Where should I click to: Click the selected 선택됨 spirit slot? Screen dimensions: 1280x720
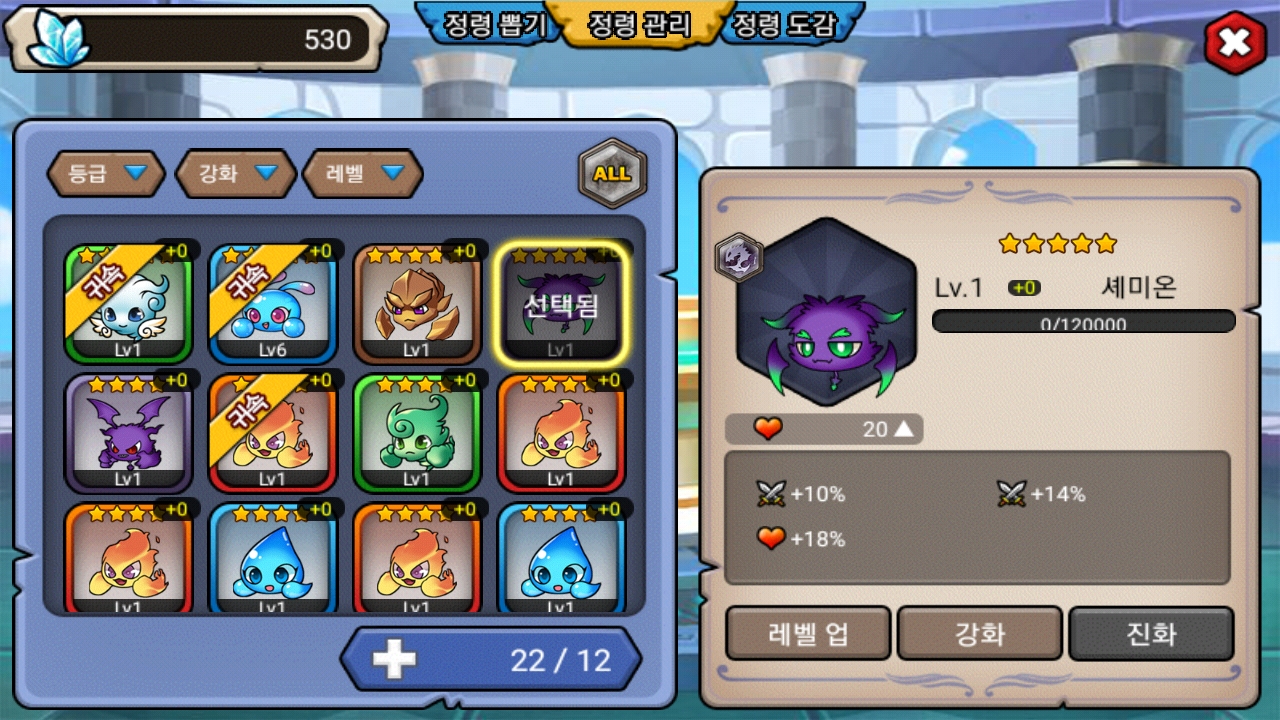pyautogui.click(x=561, y=303)
